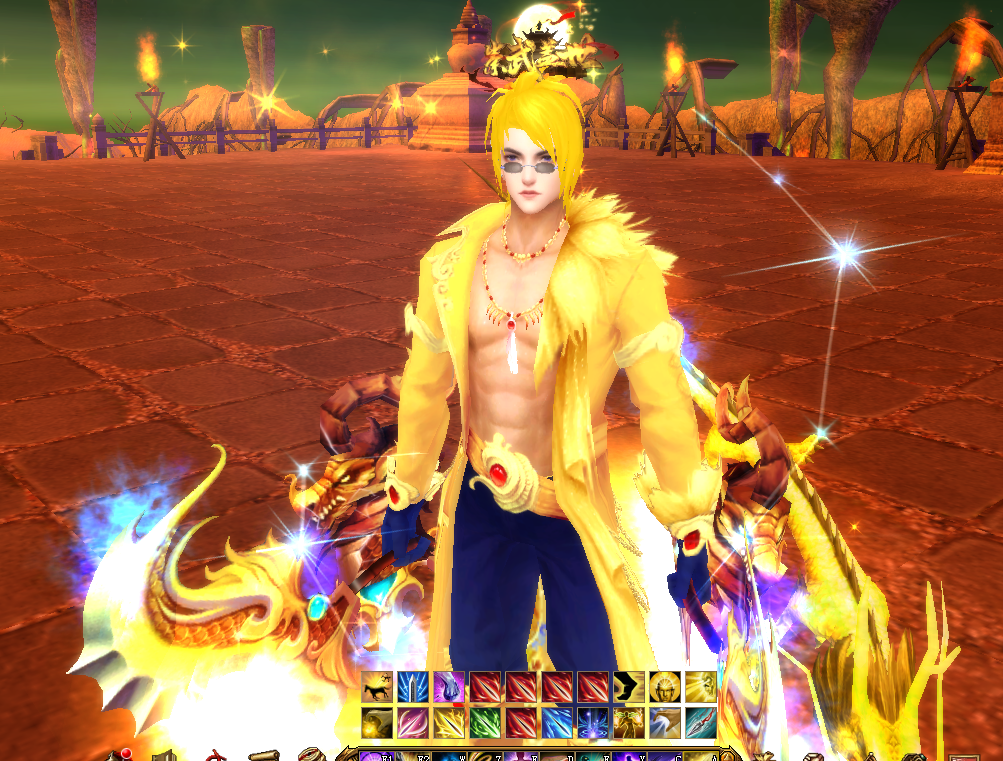Cast the blue slash skill
This screenshot has height=761, width=1003.
click(557, 723)
